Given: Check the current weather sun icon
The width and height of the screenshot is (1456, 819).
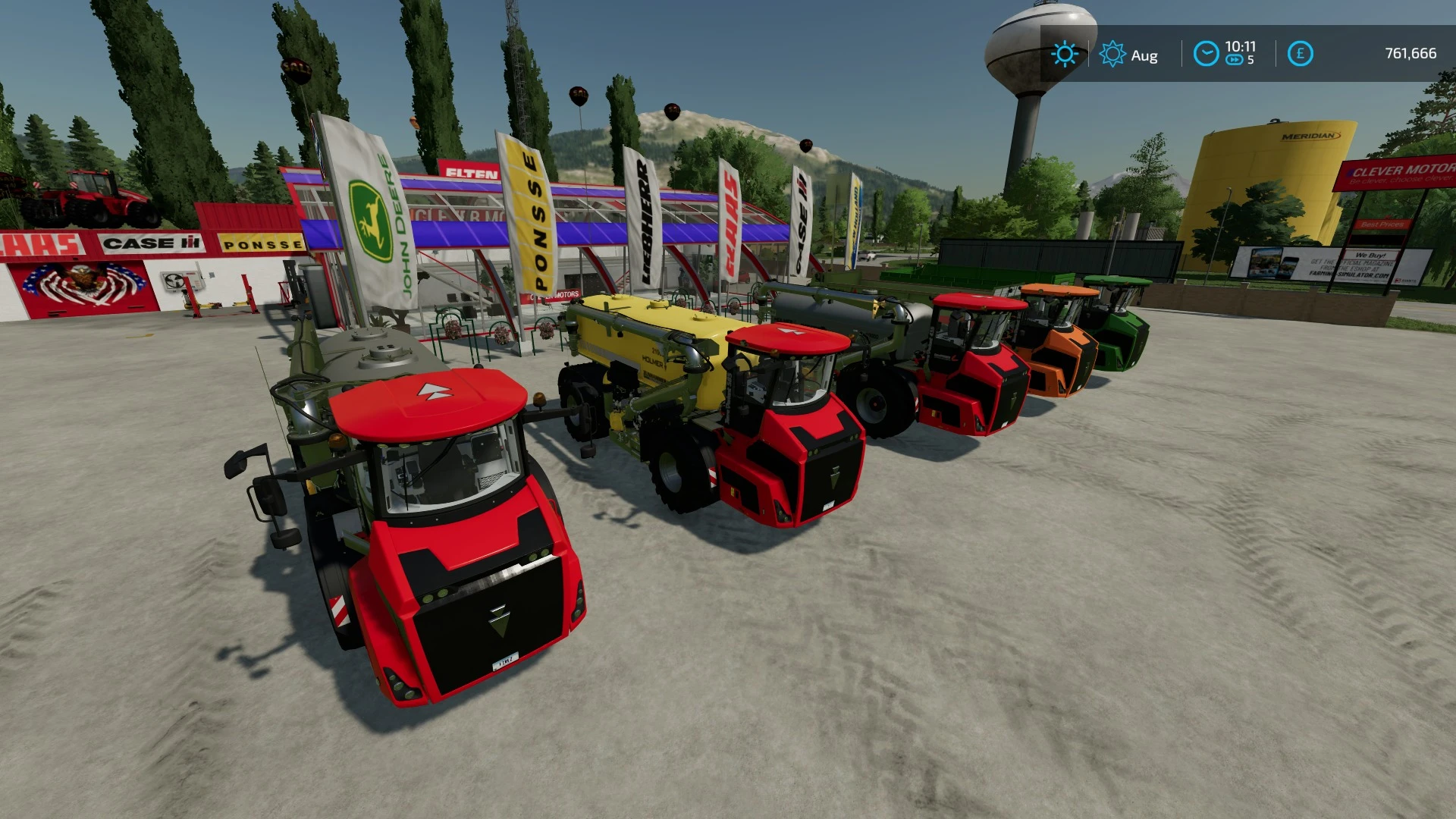Looking at the screenshot, I should click(x=1065, y=53).
